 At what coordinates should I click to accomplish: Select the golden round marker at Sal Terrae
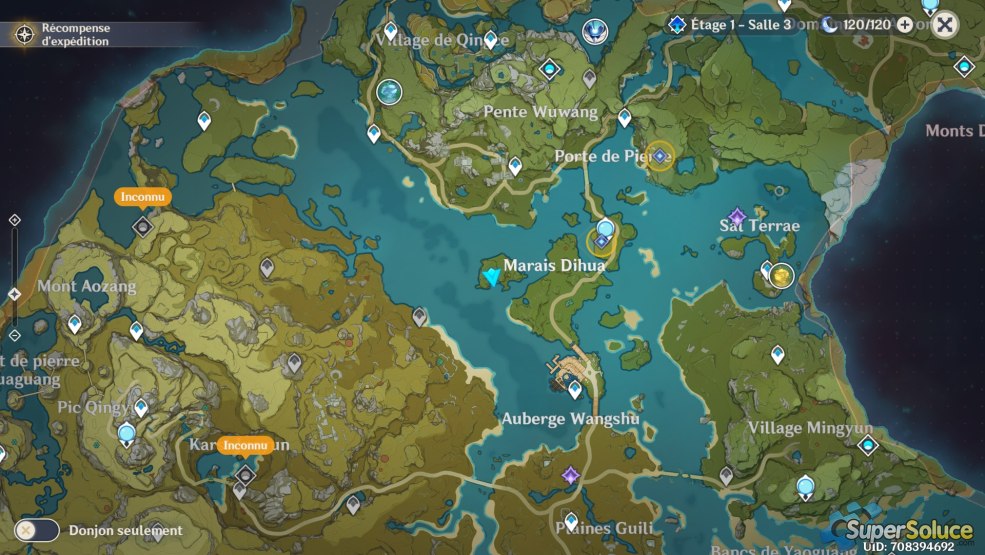click(781, 275)
